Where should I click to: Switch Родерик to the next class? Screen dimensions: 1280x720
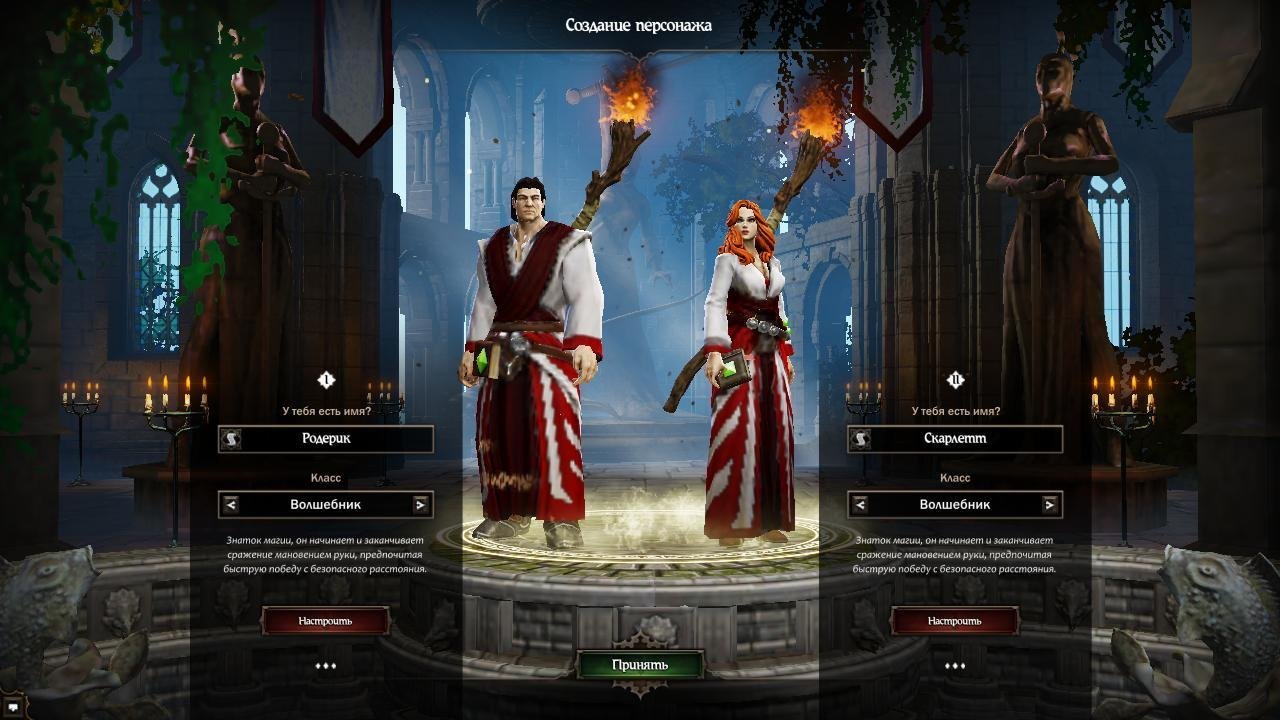(421, 505)
